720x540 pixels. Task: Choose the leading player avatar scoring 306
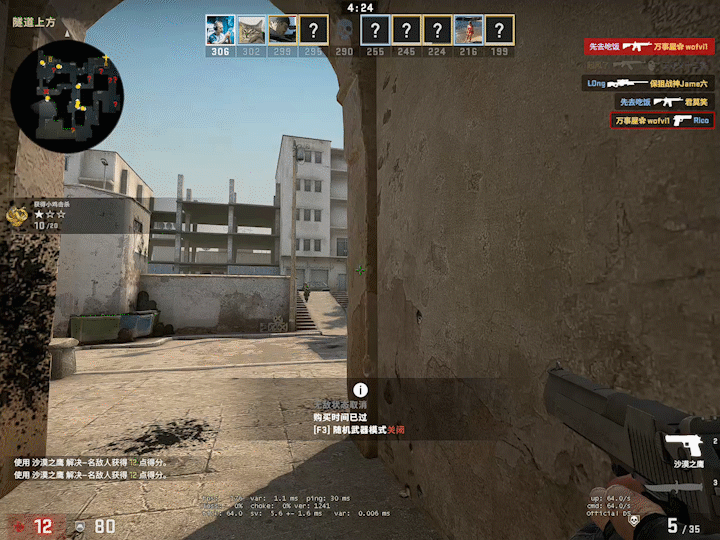[x=220, y=29]
